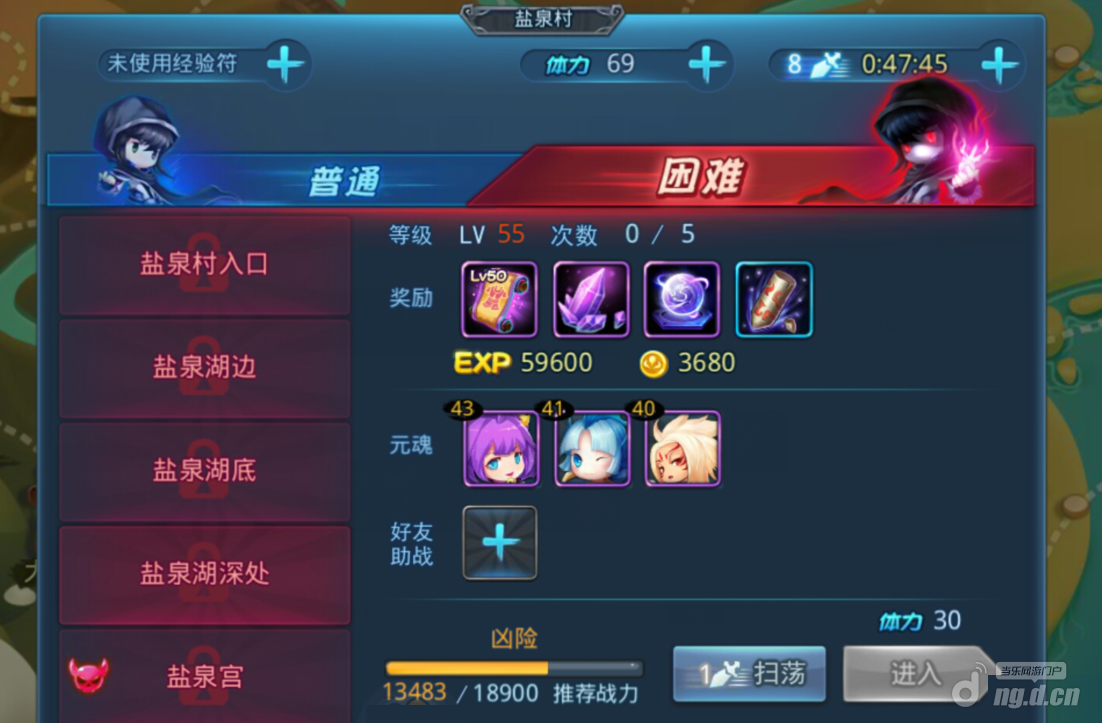Inspect the Lv50 scroll reward

[499, 299]
